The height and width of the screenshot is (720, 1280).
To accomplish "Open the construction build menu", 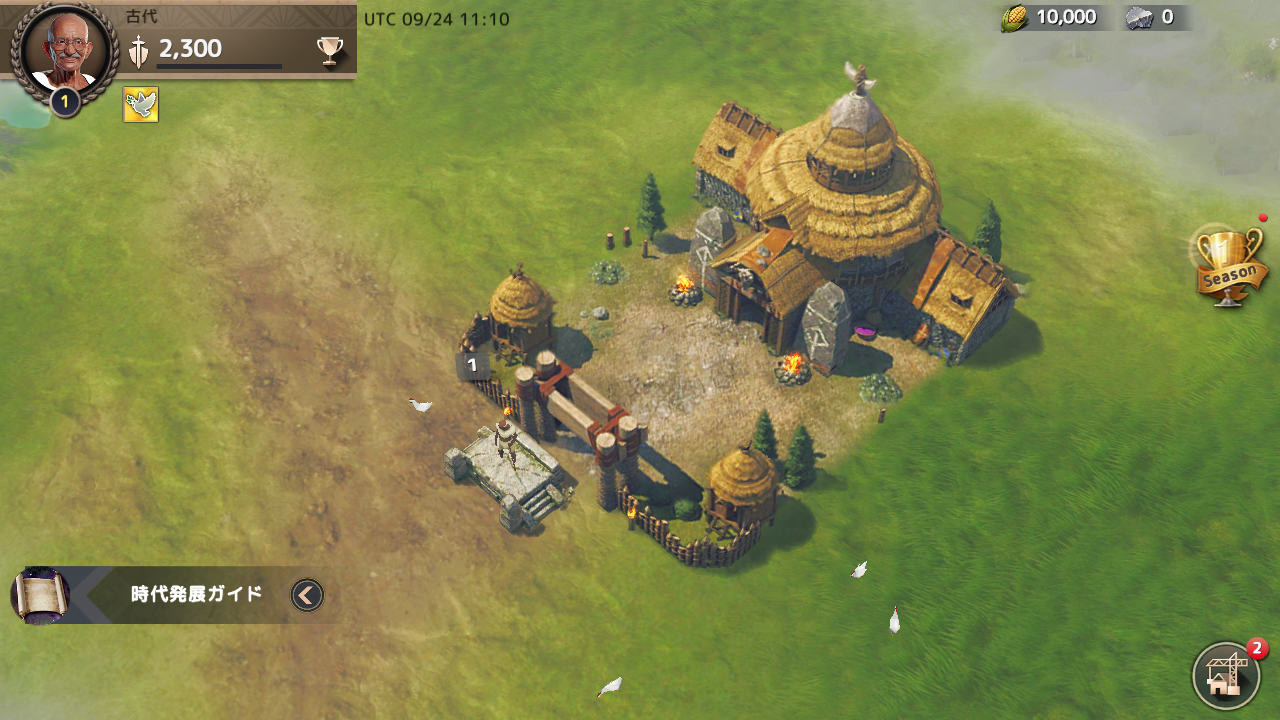I will tap(1225, 675).
